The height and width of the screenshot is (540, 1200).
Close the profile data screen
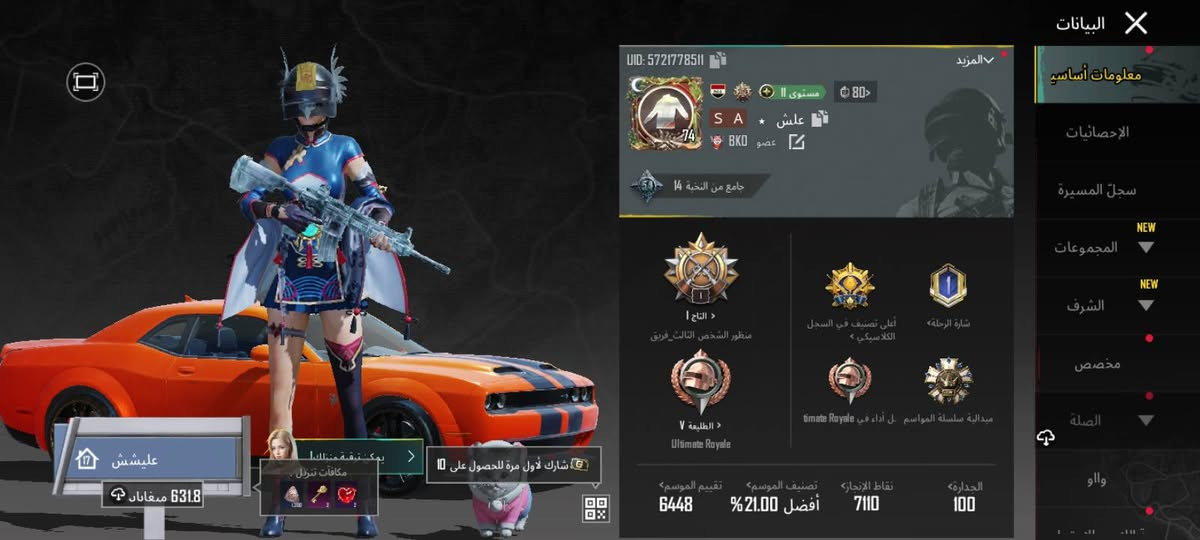1136,24
